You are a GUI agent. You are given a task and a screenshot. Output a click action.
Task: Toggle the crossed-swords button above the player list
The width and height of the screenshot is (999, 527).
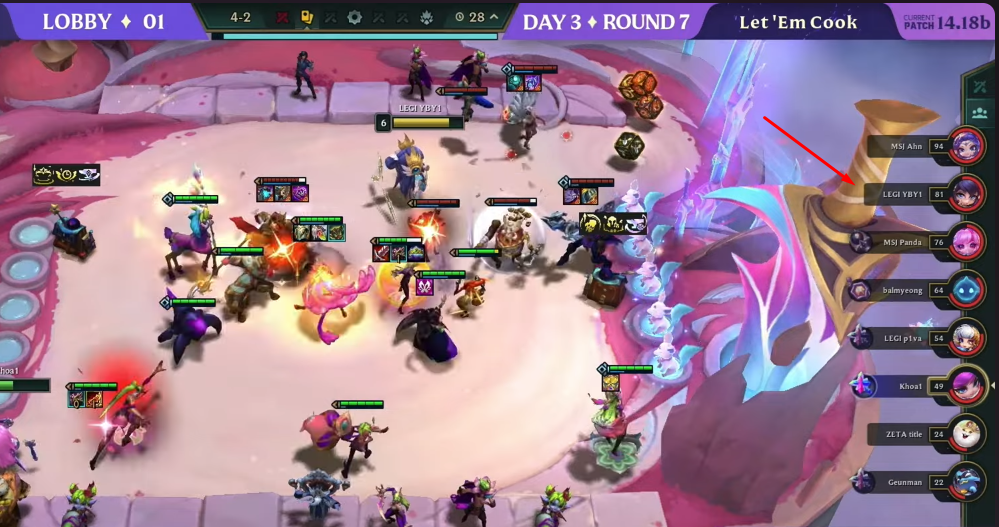[x=979, y=87]
